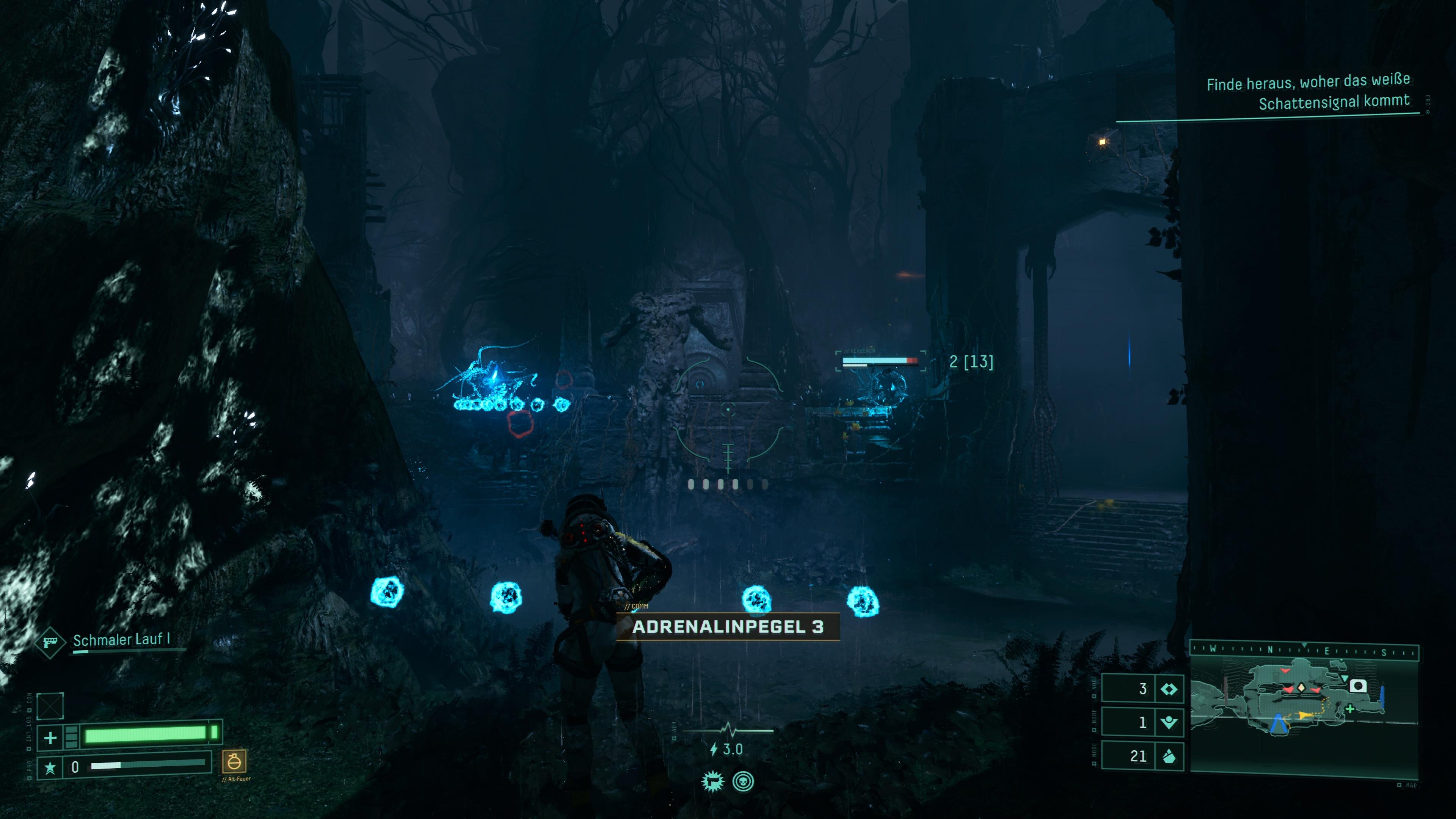Click the objective tracker text about the Schattensignal

[x=1308, y=91]
